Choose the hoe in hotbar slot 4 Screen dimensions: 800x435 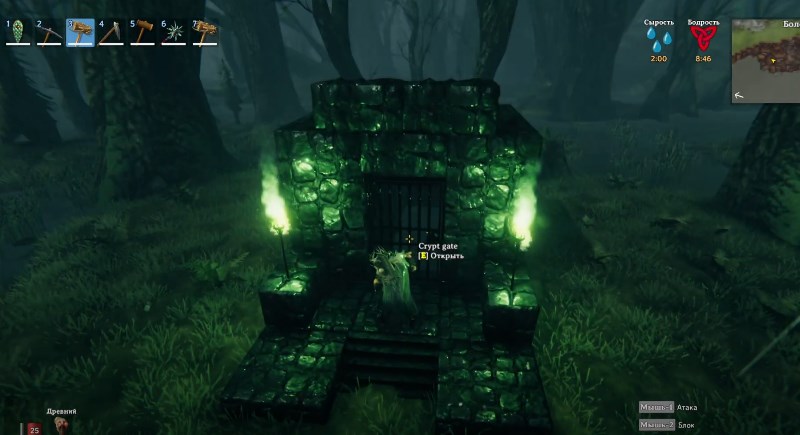click(111, 31)
